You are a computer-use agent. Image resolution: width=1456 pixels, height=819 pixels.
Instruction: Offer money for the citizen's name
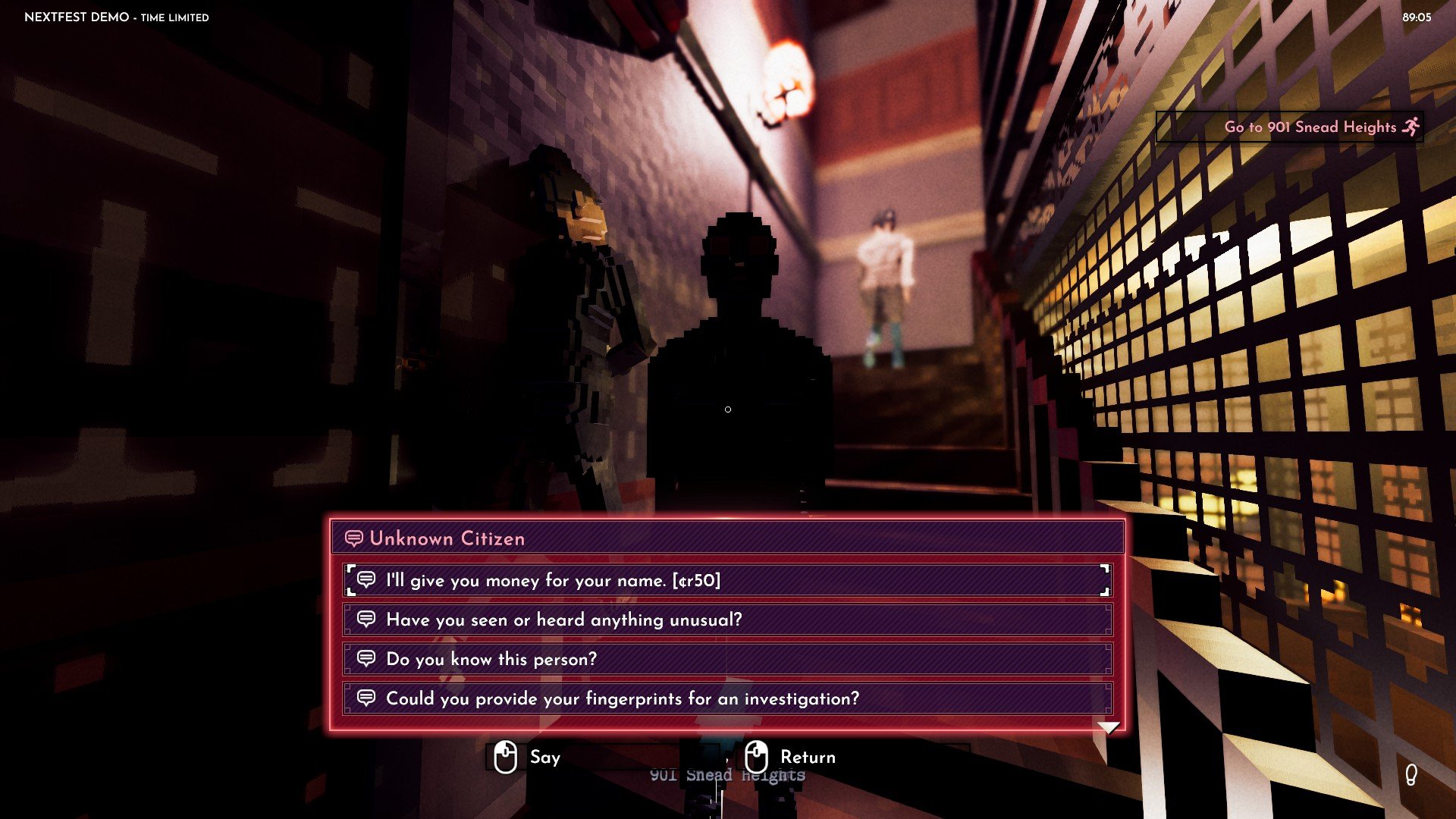click(726, 581)
